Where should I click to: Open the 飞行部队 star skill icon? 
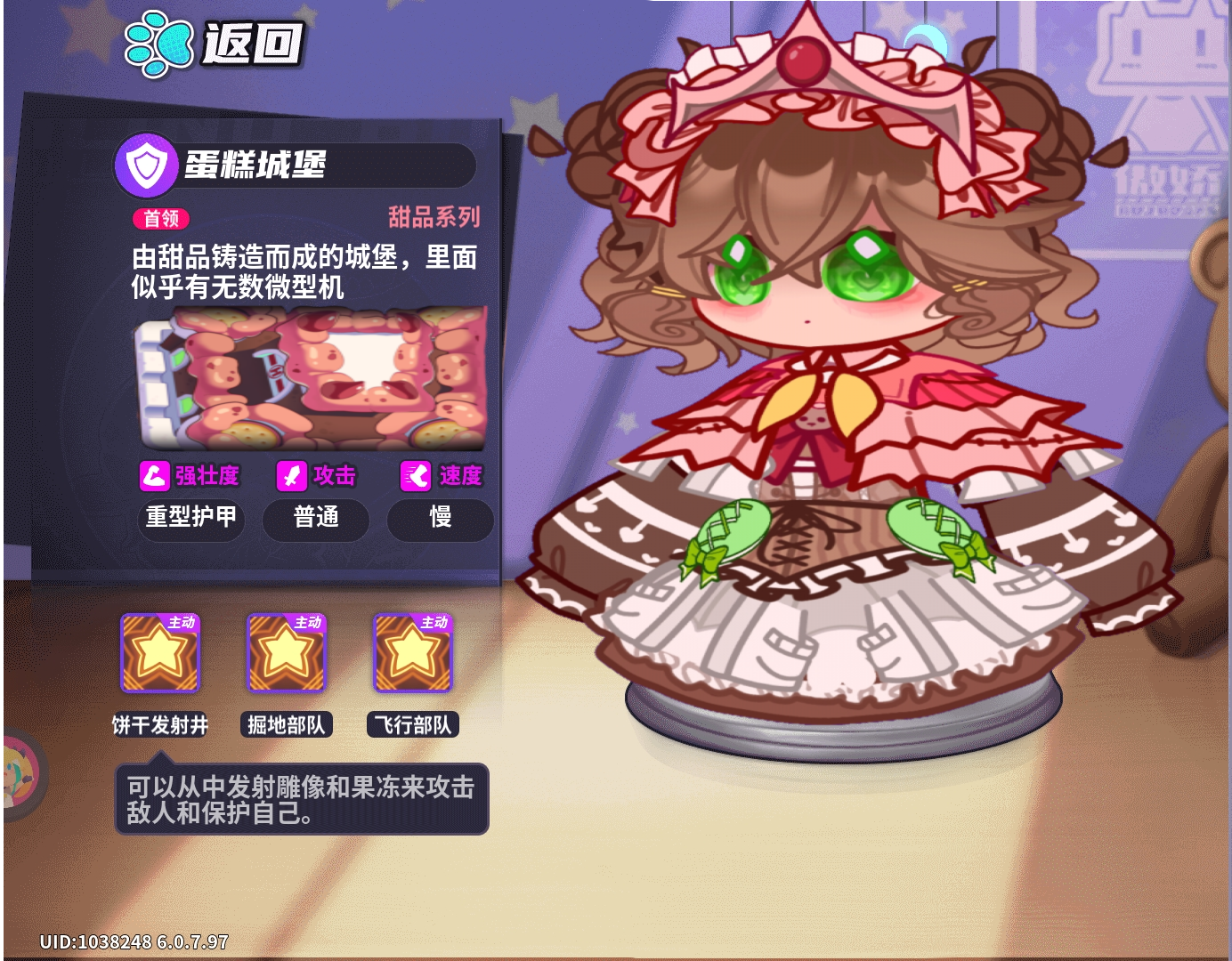411,654
